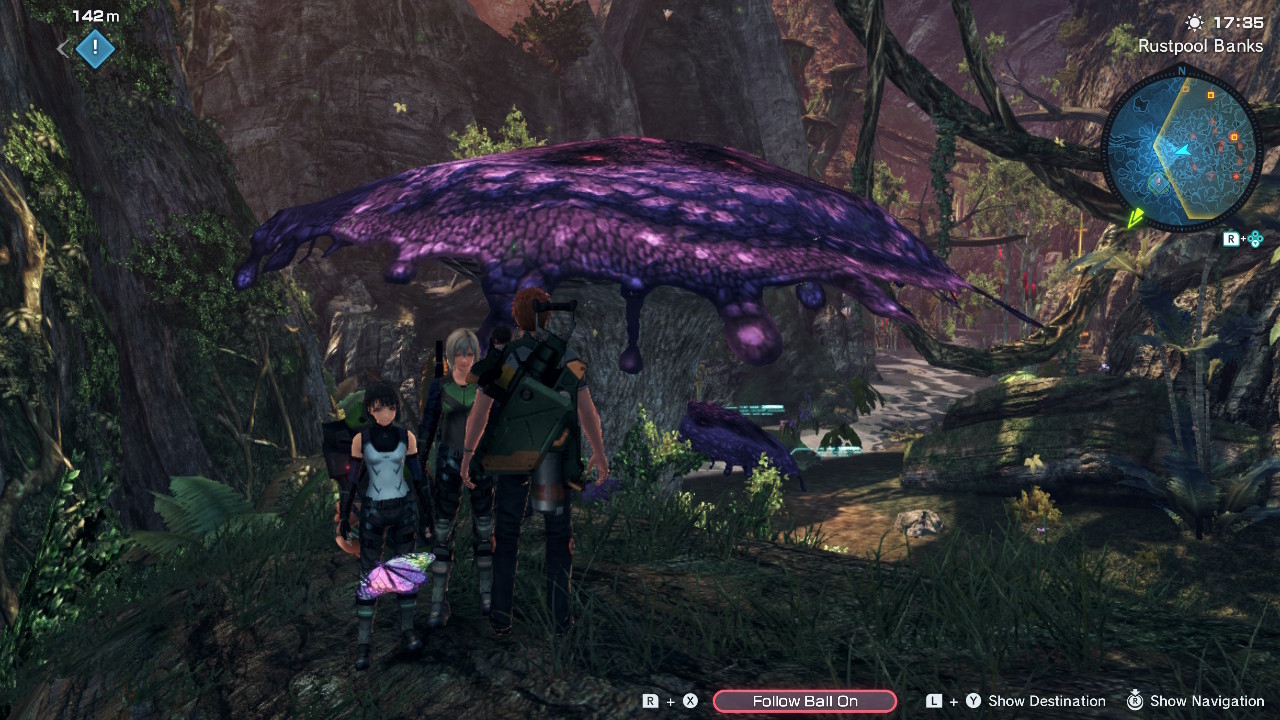Click the left chevron beside the quest marker
The width and height of the screenshot is (1280, 720).
tap(62, 47)
